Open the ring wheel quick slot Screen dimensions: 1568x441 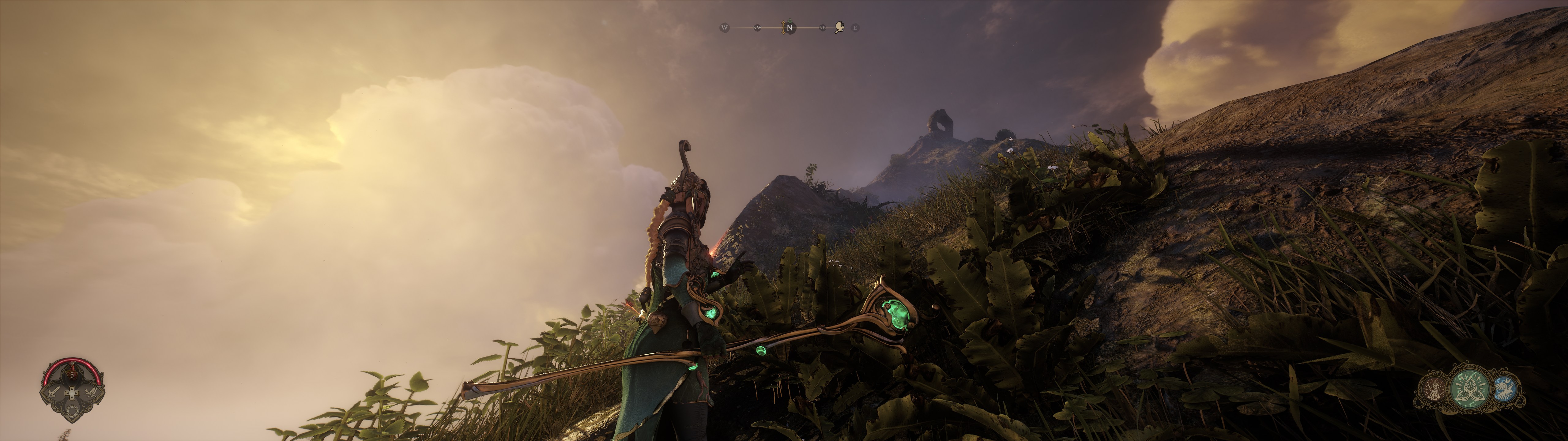72,412
